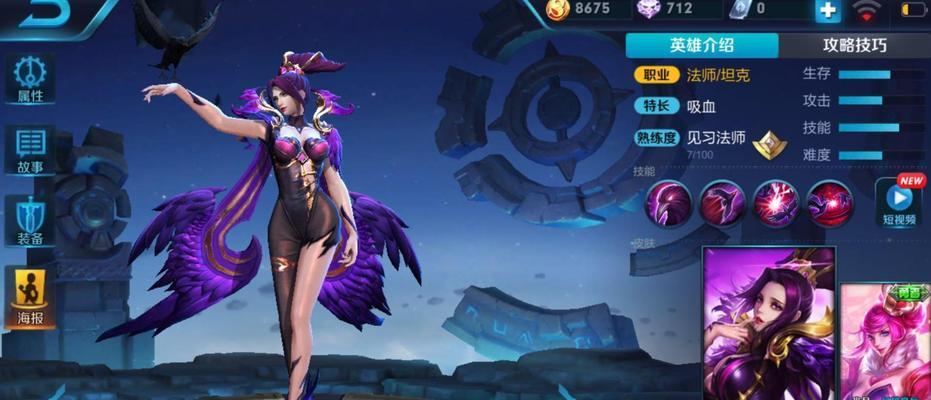Show the 装备 equipment page
931x400 pixels.
(x=30, y=222)
